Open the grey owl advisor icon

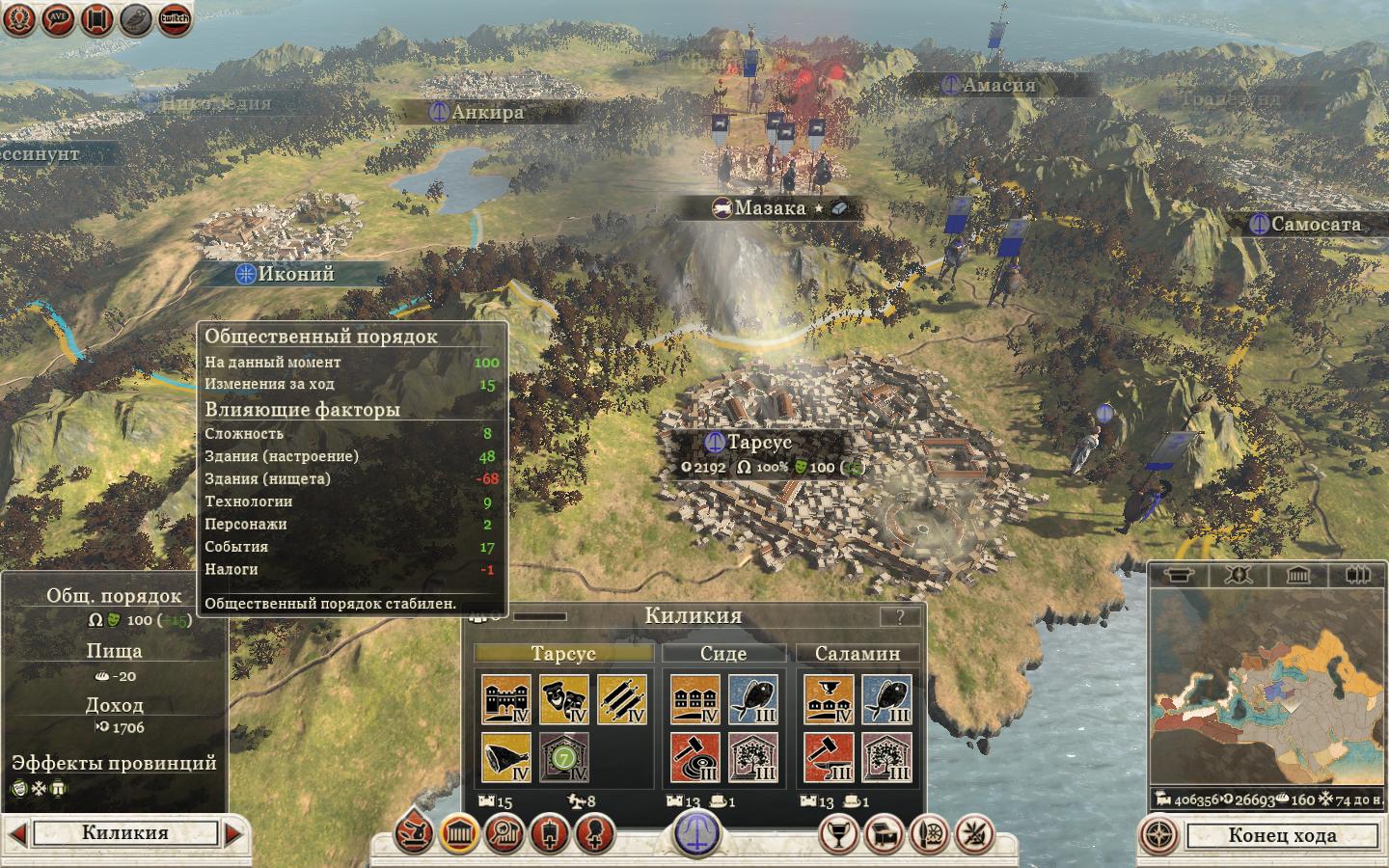[135, 18]
